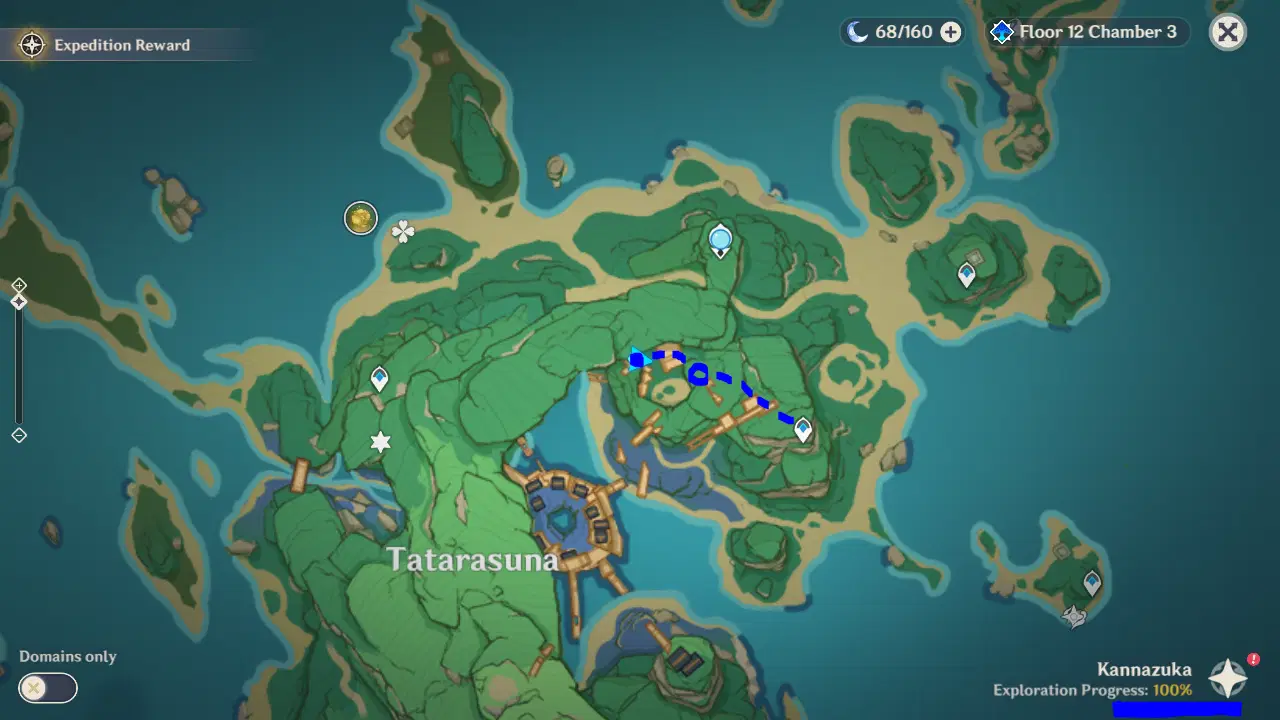Image resolution: width=1280 pixels, height=720 pixels.
Task: Enable the Domains only toggle
Action: click(x=47, y=688)
